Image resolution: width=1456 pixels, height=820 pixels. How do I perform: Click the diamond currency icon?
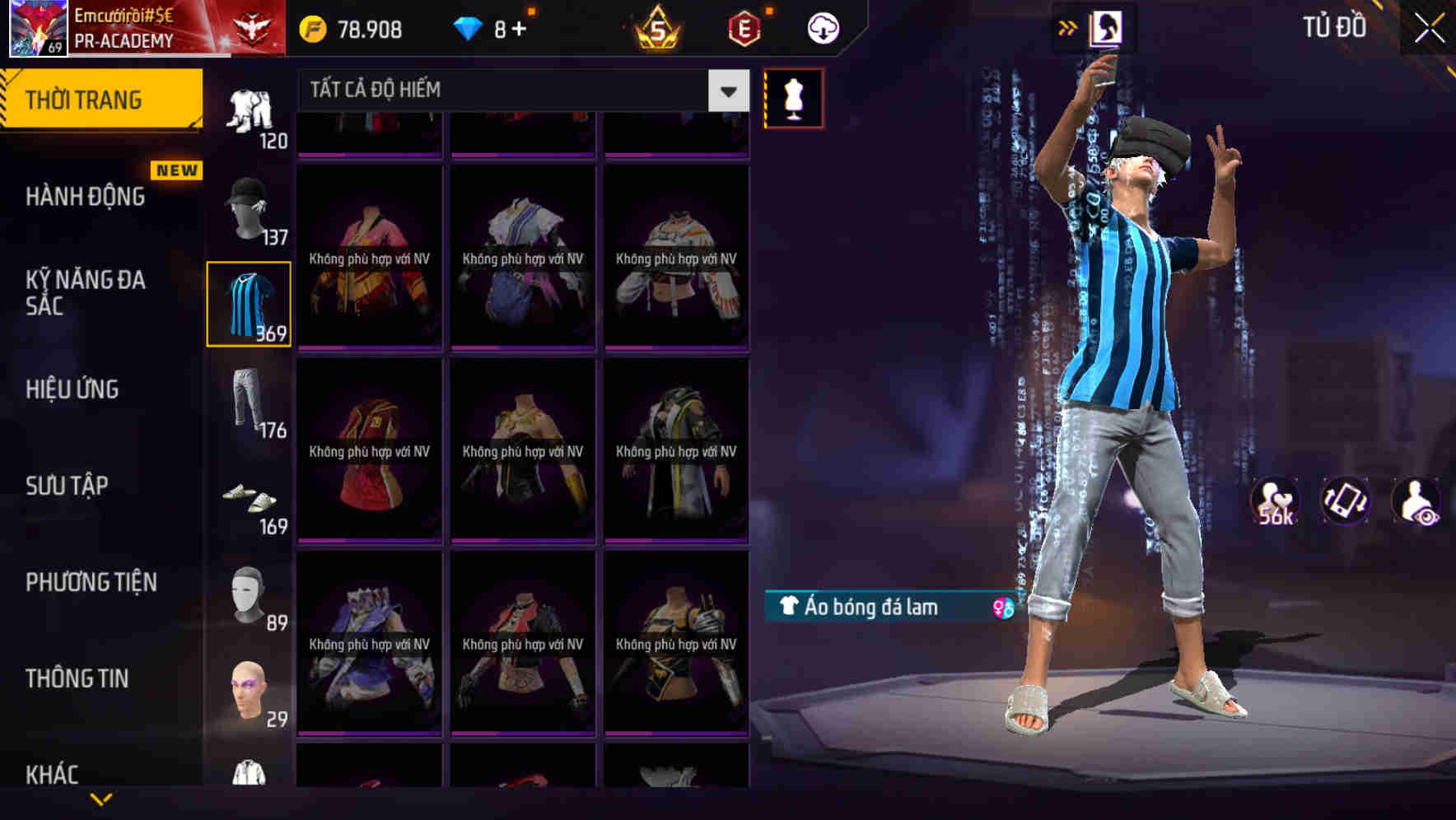tap(470, 27)
